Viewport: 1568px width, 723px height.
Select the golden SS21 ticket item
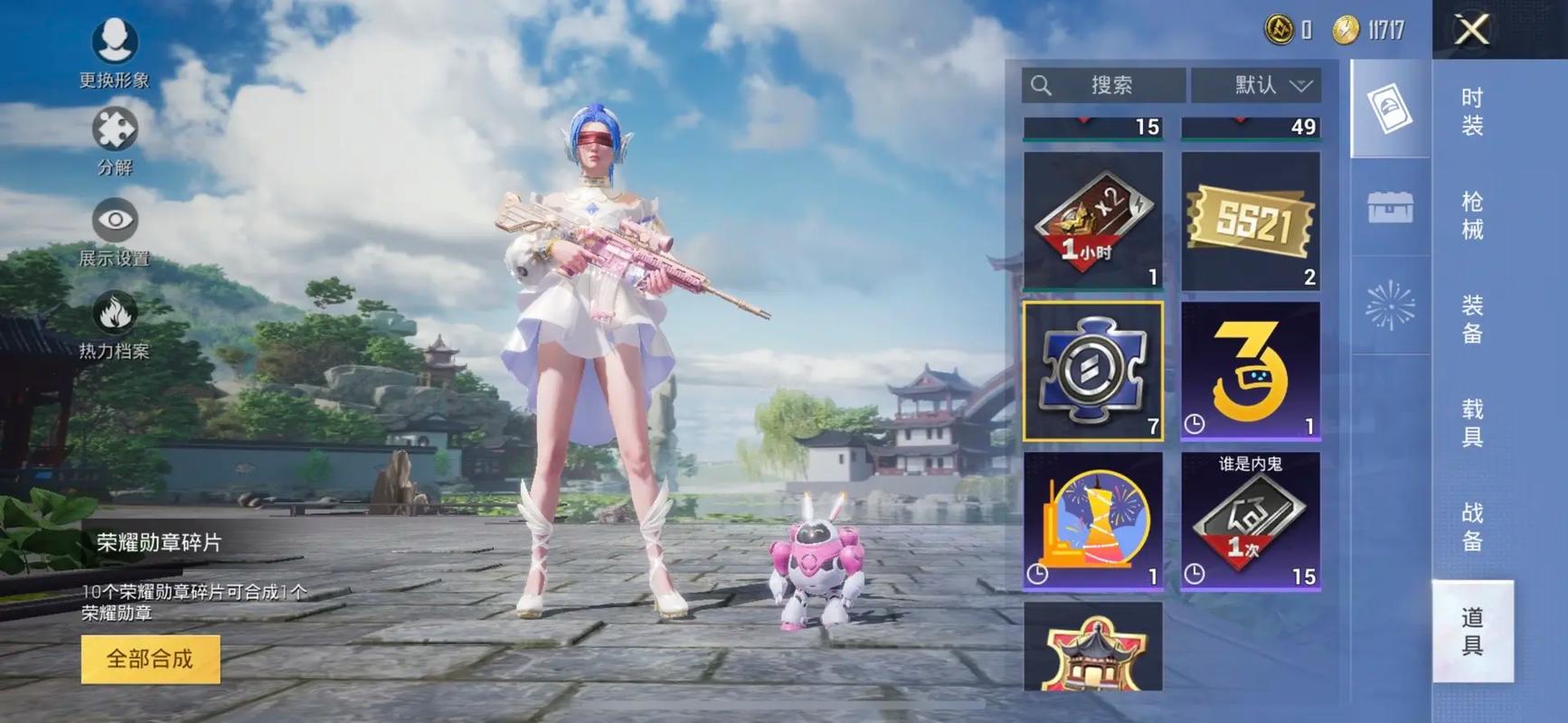tap(1251, 221)
